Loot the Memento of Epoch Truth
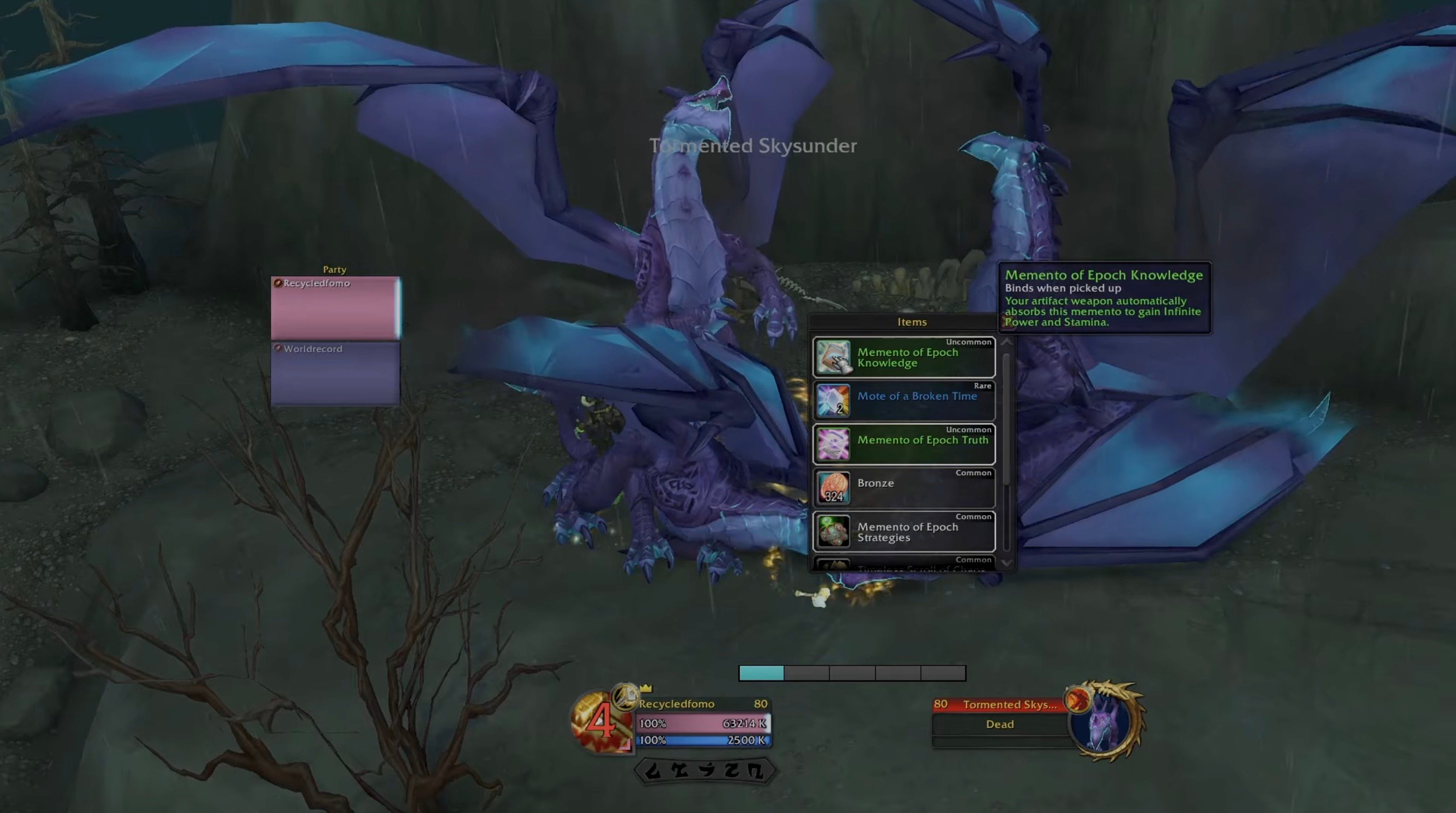The height and width of the screenshot is (813, 1456). 903,445
